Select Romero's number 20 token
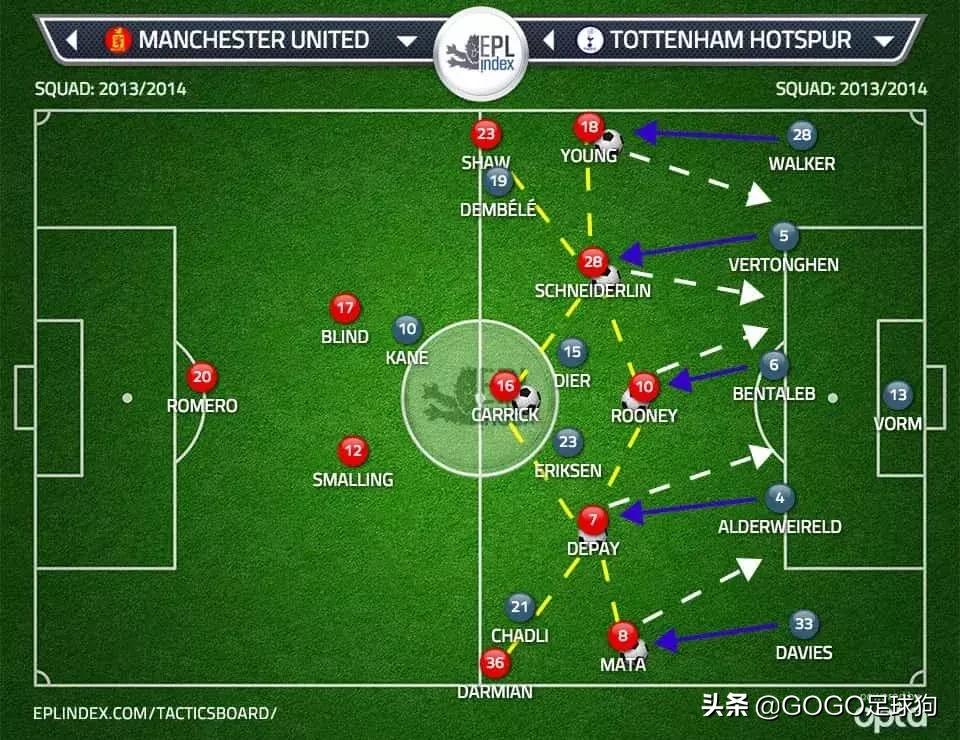 pos(202,377)
